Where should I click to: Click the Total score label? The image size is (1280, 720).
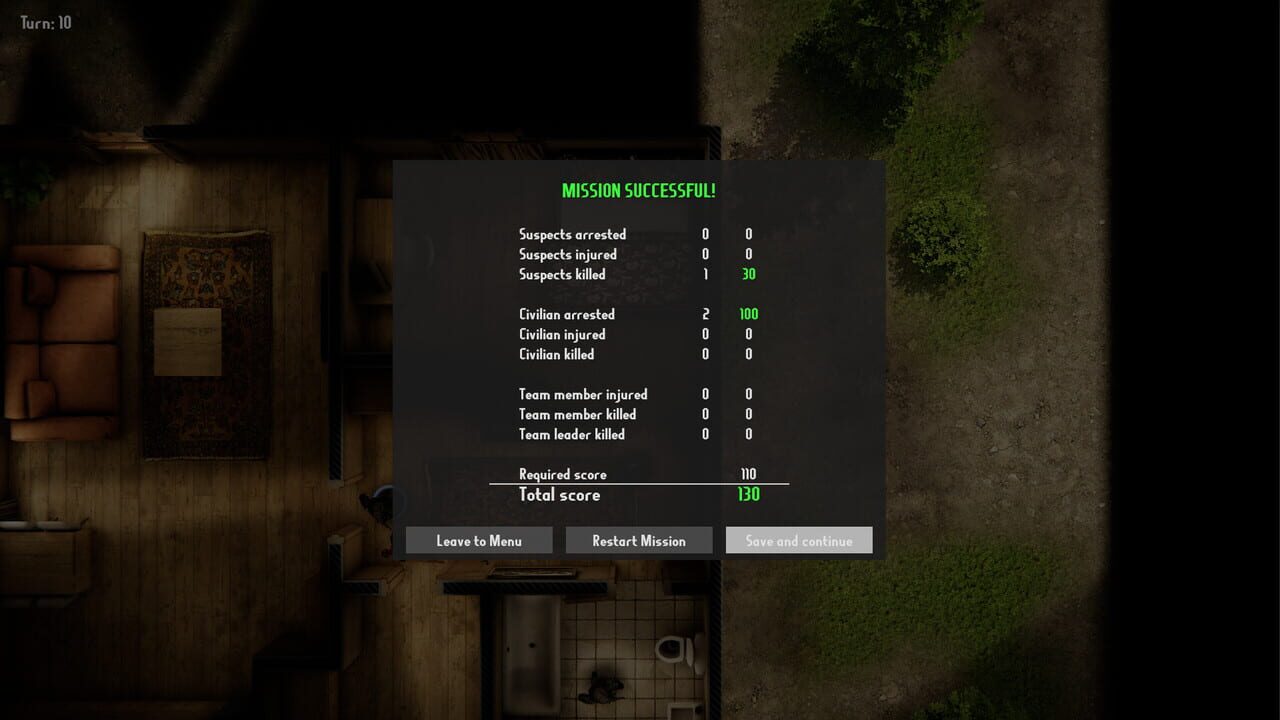tap(559, 495)
